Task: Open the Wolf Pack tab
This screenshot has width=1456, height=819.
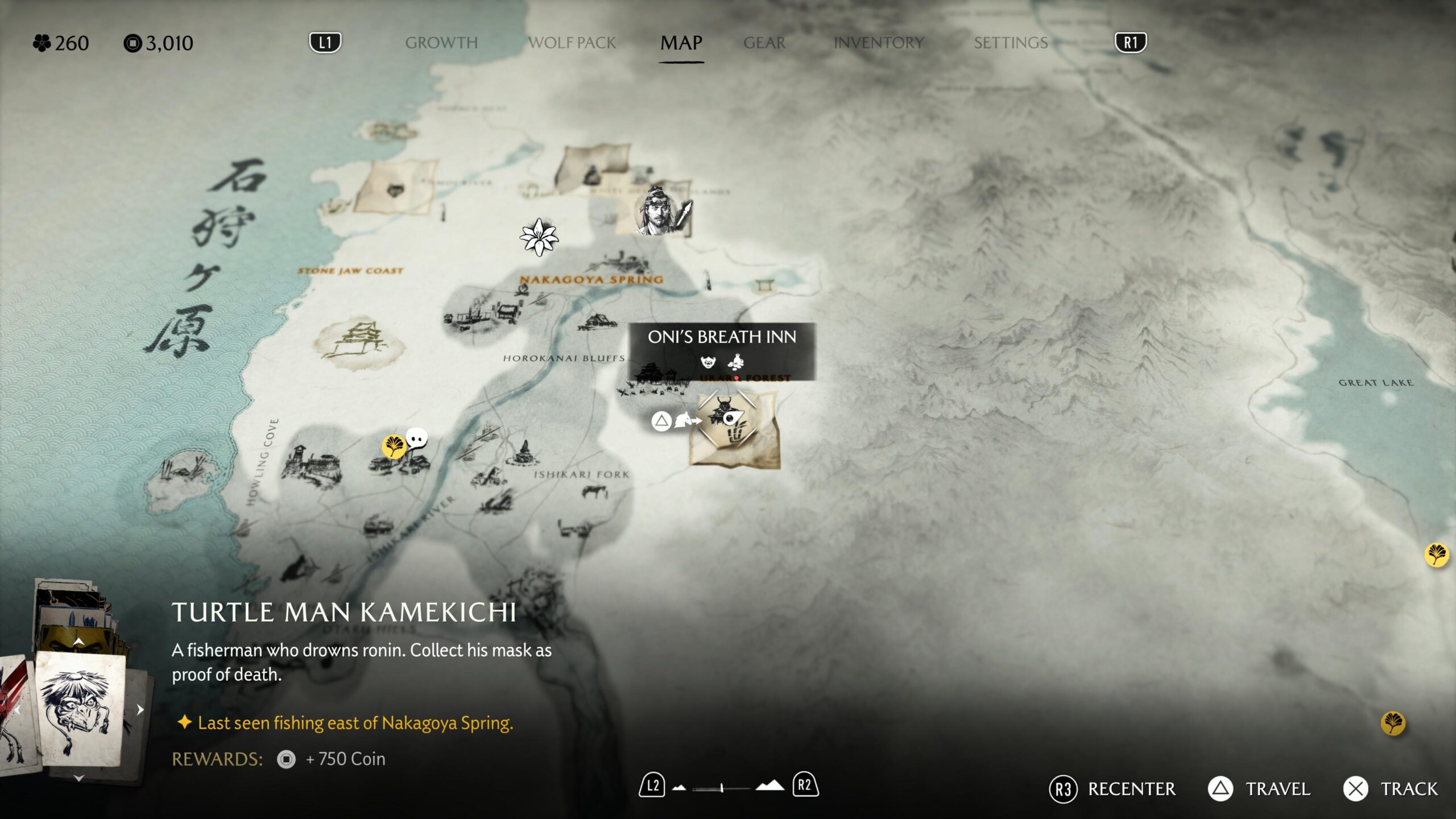Action: pyautogui.click(x=572, y=43)
